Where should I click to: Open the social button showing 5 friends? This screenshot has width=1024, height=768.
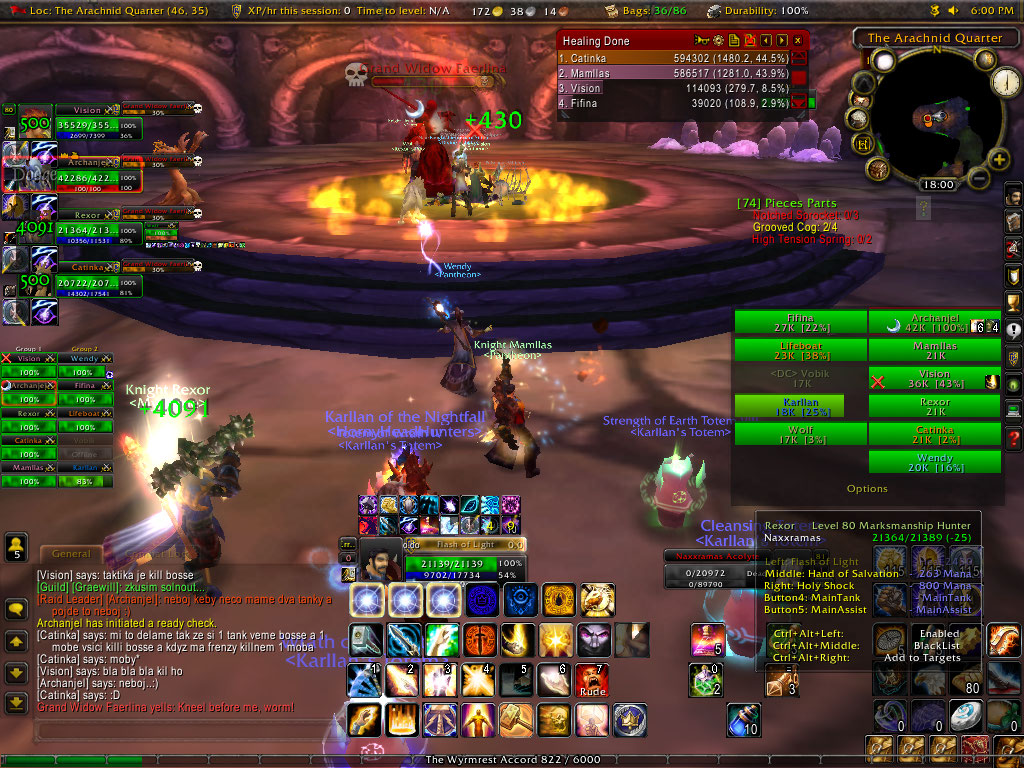click(16, 546)
